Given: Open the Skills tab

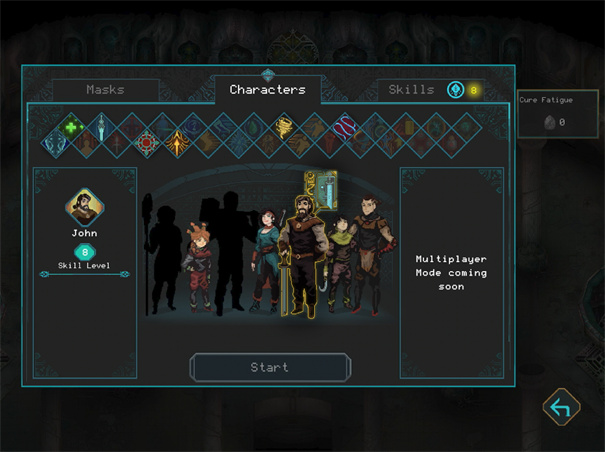Looking at the screenshot, I should (412, 90).
